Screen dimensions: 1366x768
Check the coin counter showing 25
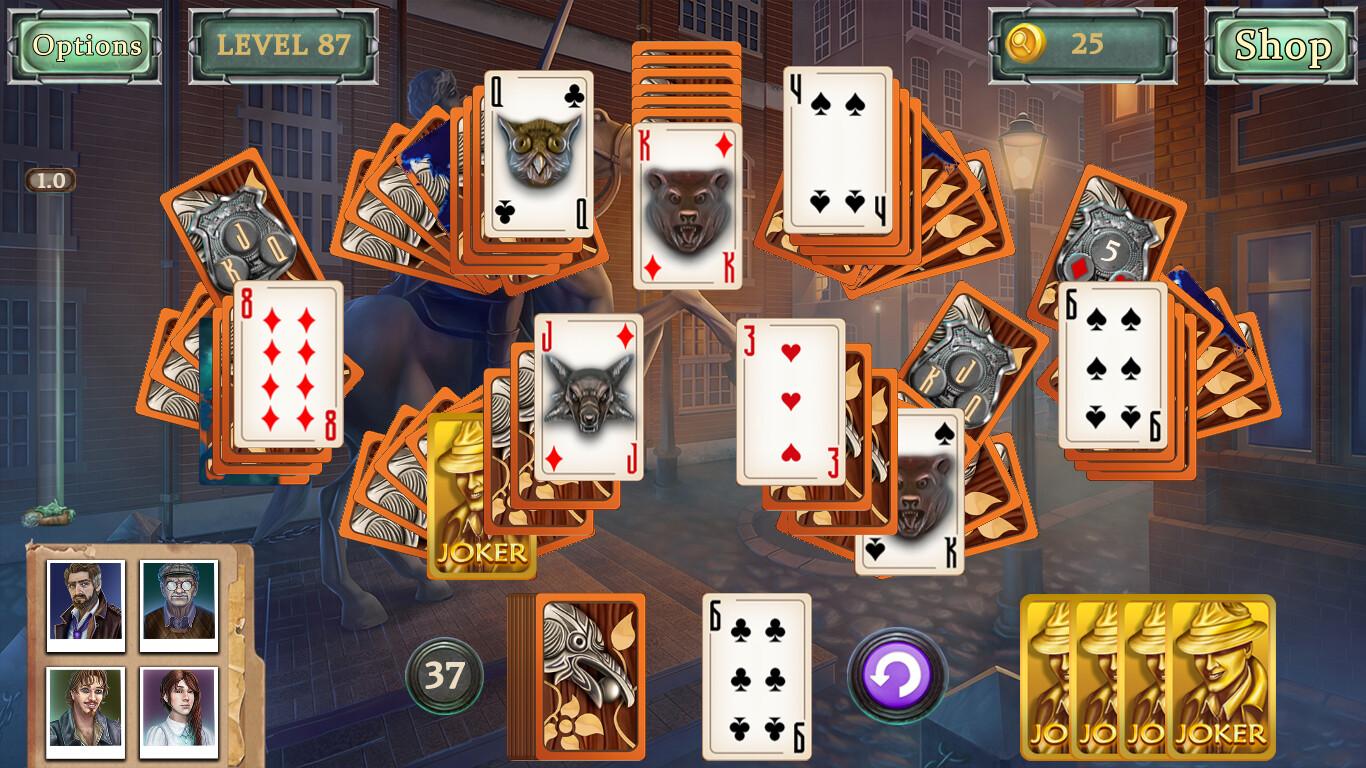[1085, 44]
